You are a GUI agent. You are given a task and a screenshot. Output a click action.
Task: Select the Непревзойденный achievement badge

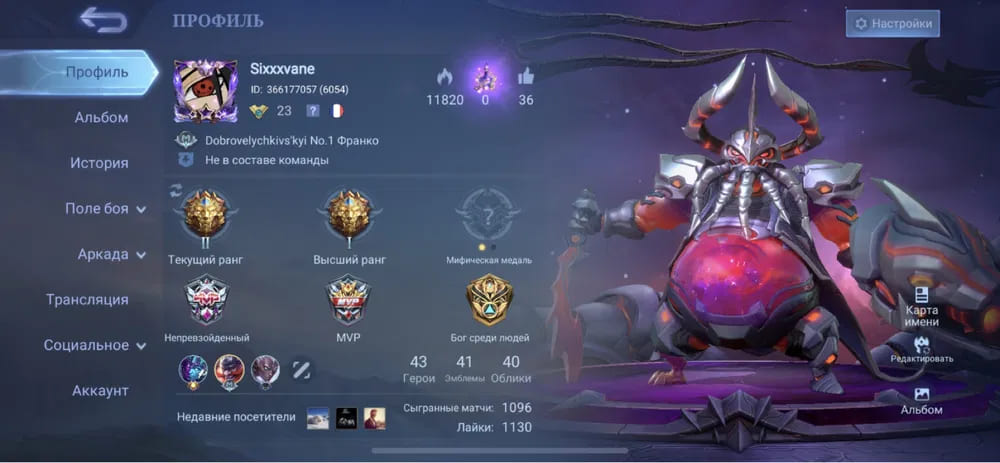[206, 300]
